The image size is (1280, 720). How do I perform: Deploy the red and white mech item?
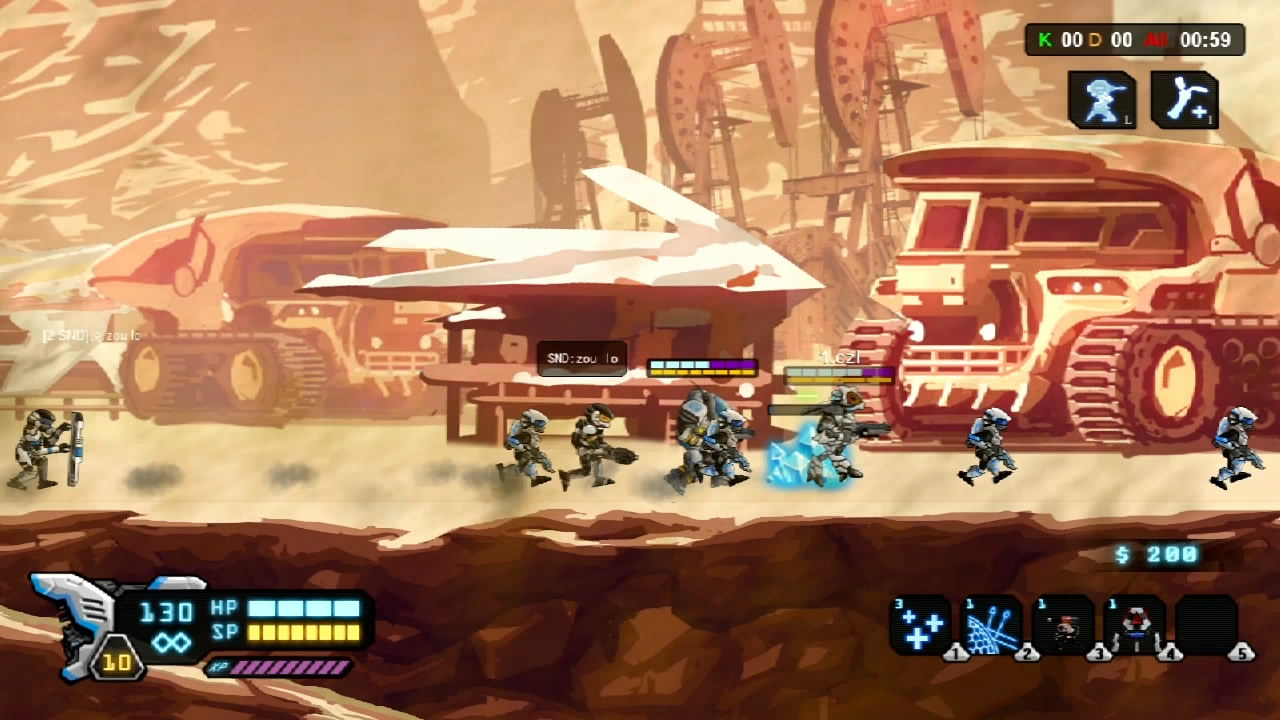[x=1135, y=625]
